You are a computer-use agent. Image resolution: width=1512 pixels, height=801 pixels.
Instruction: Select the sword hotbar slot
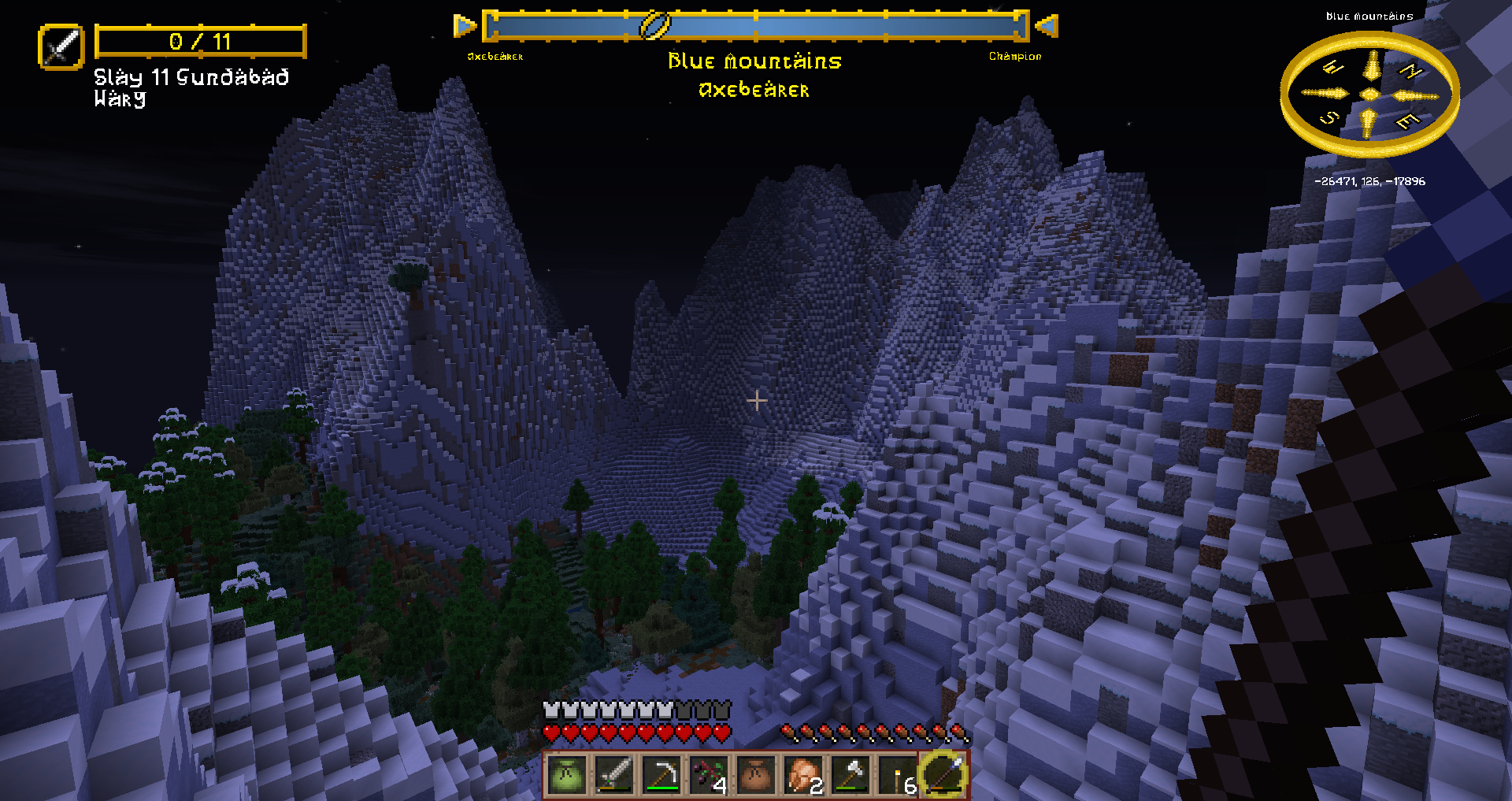click(614, 775)
